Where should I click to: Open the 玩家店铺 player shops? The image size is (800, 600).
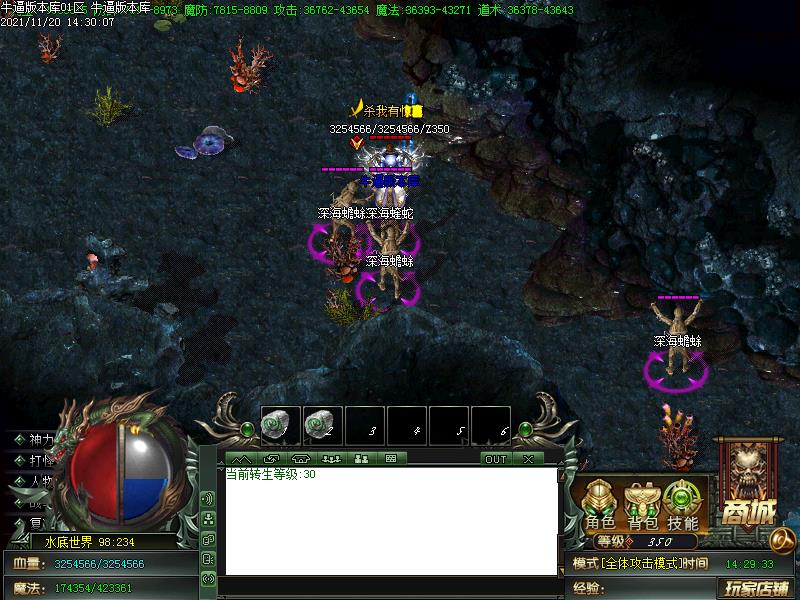pyautogui.click(x=757, y=588)
